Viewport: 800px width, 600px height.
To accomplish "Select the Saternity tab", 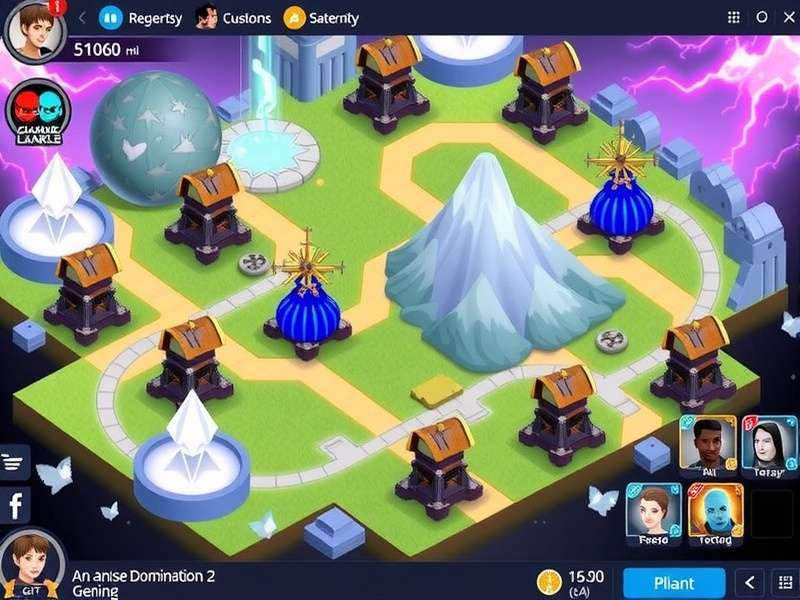I will (322, 17).
